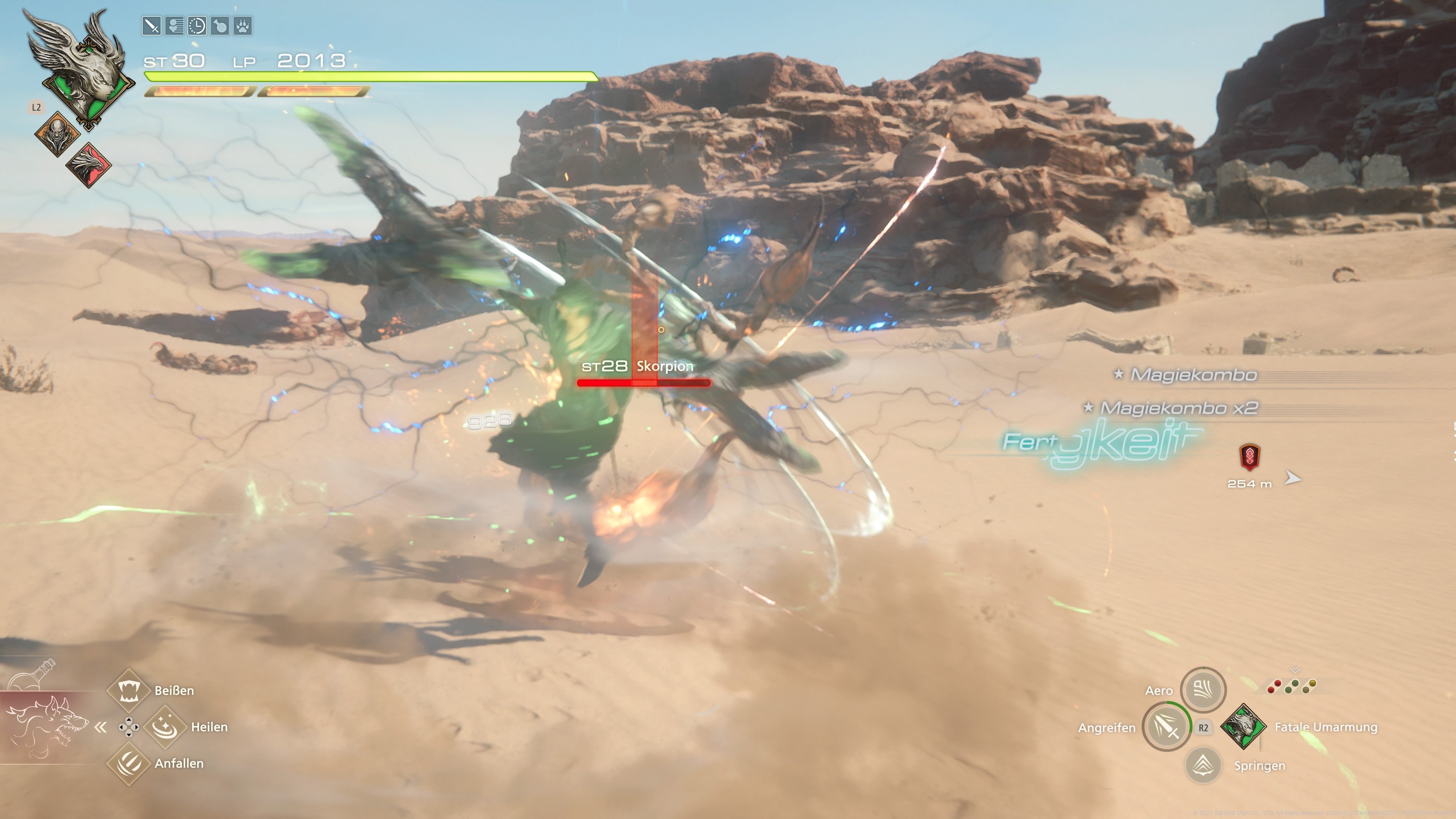Click the green player HP bar
The image size is (1456, 819).
point(367,77)
